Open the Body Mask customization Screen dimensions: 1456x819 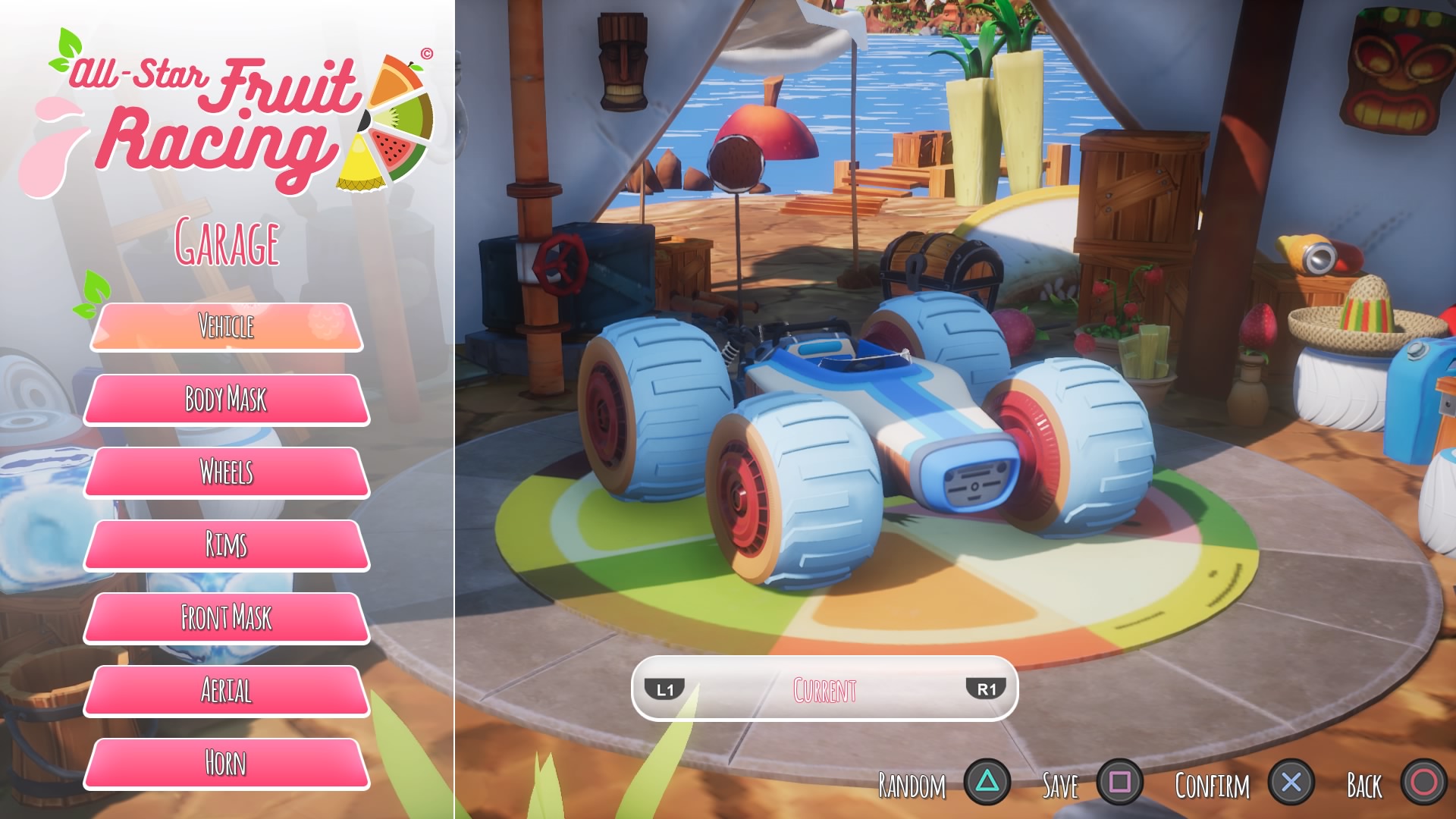tap(226, 400)
